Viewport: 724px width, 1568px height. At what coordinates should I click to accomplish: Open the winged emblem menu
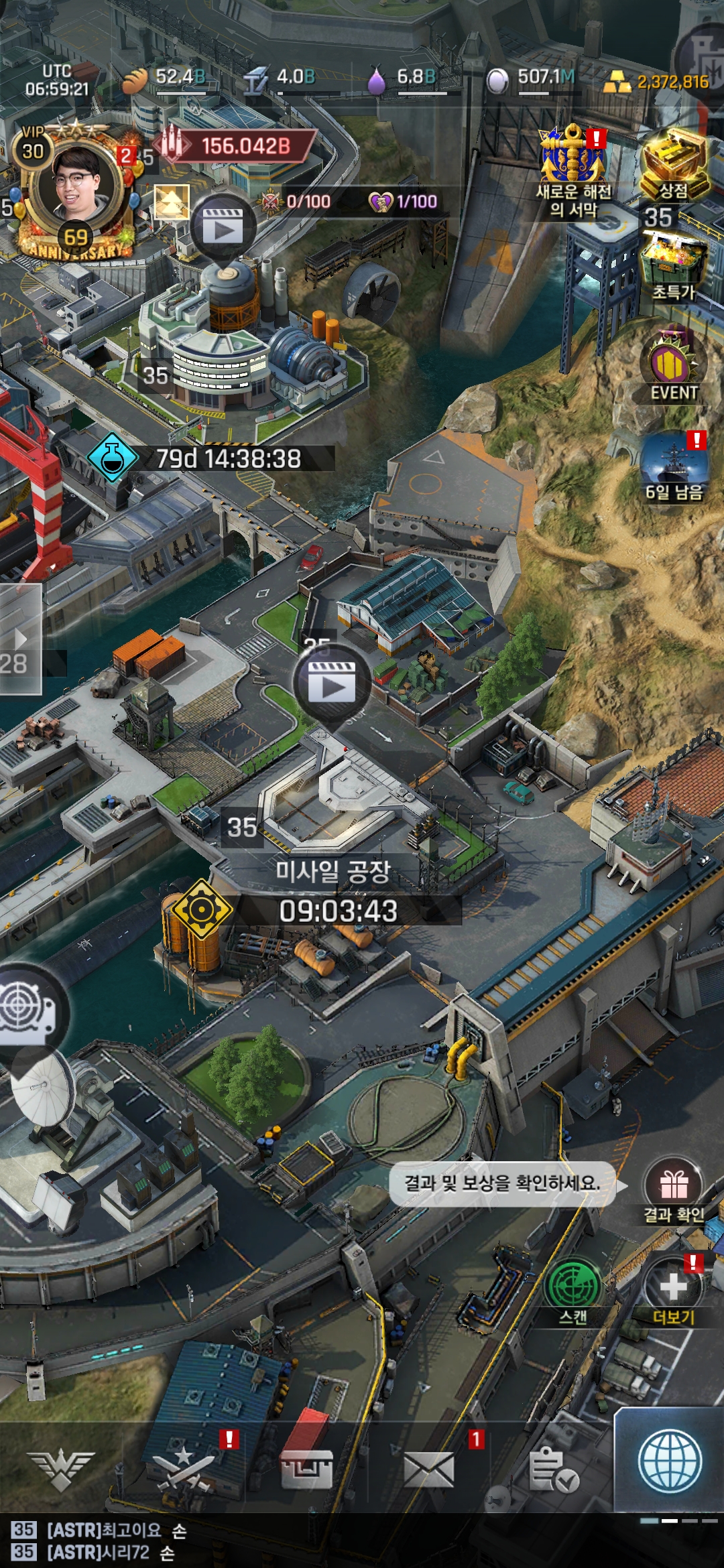pyautogui.click(x=60, y=1469)
